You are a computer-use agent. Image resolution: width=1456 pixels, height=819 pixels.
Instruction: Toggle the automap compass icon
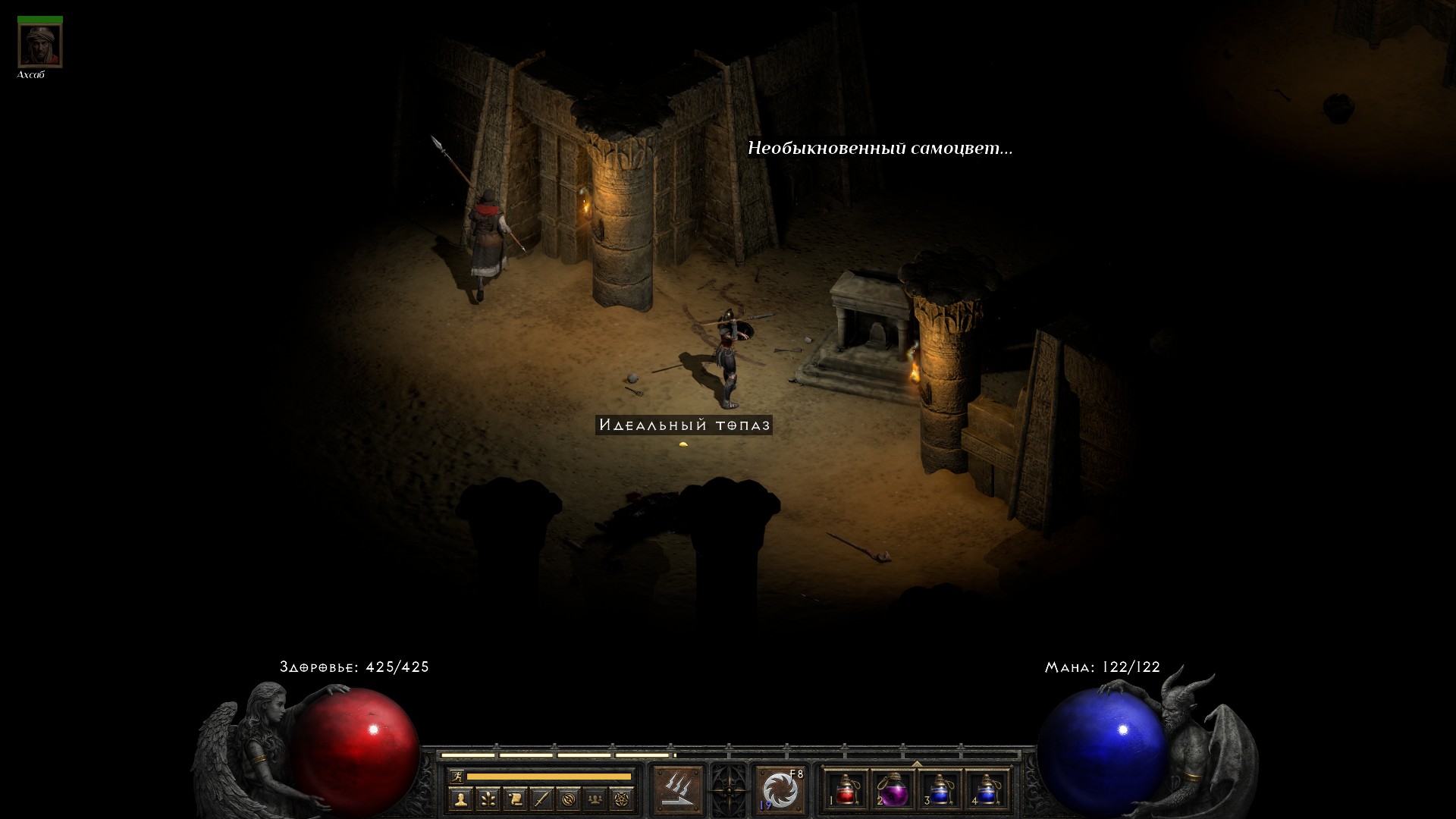[x=569, y=799]
